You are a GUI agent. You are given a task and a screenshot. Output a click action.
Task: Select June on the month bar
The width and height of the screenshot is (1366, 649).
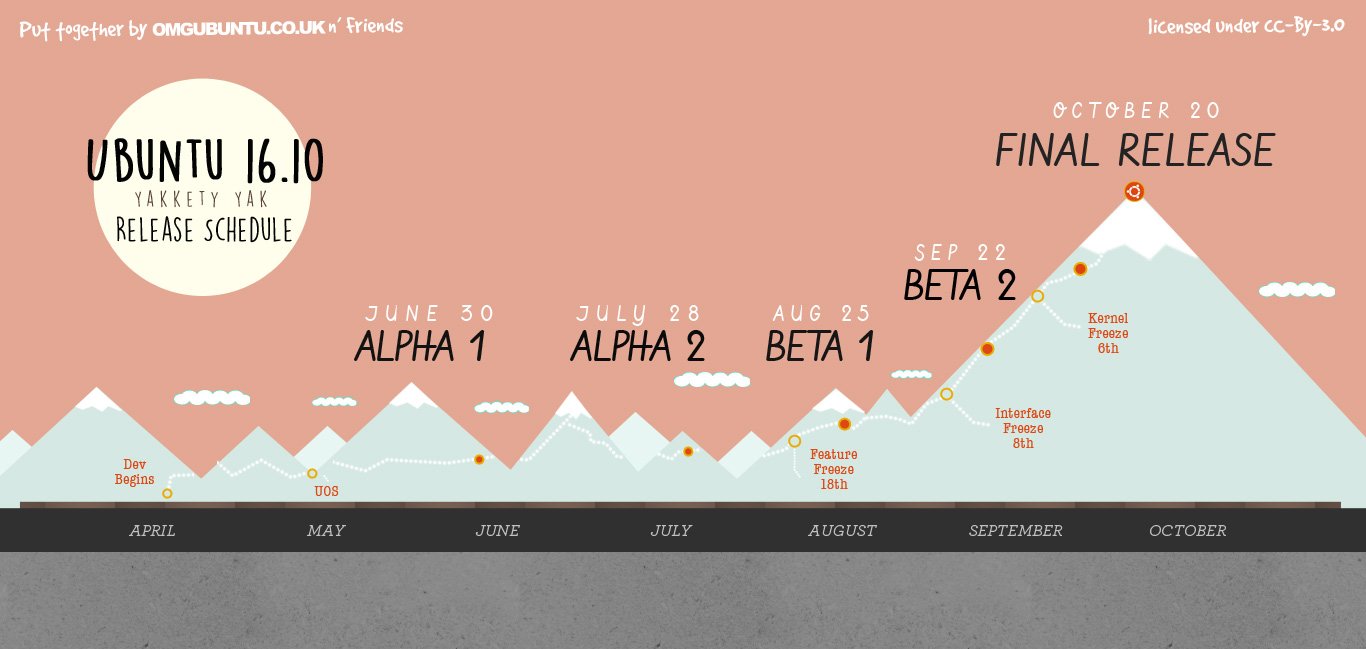click(498, 531)
